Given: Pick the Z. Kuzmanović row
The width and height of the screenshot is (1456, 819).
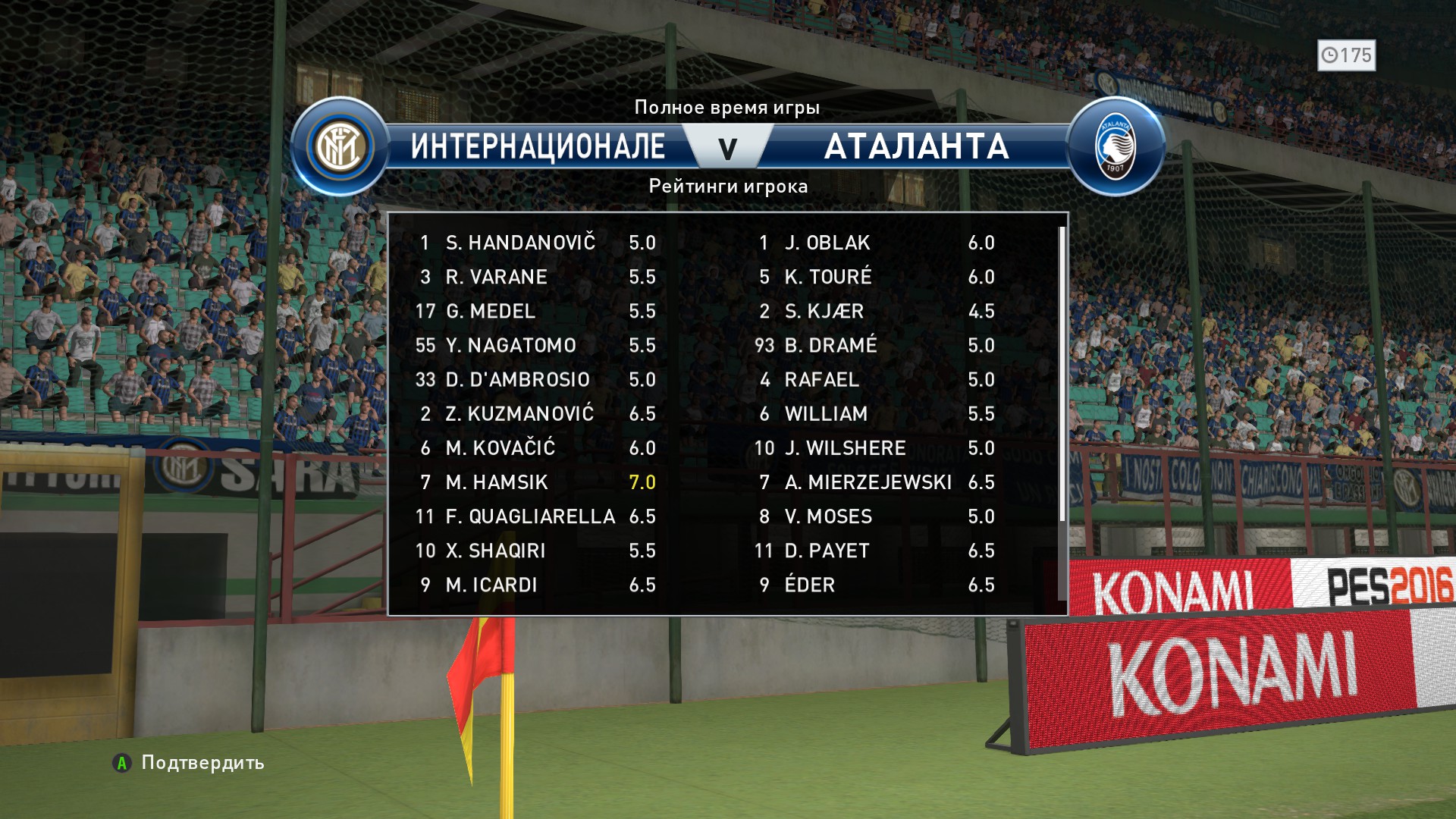Looking at the screenshot, I should coord(535,413).
